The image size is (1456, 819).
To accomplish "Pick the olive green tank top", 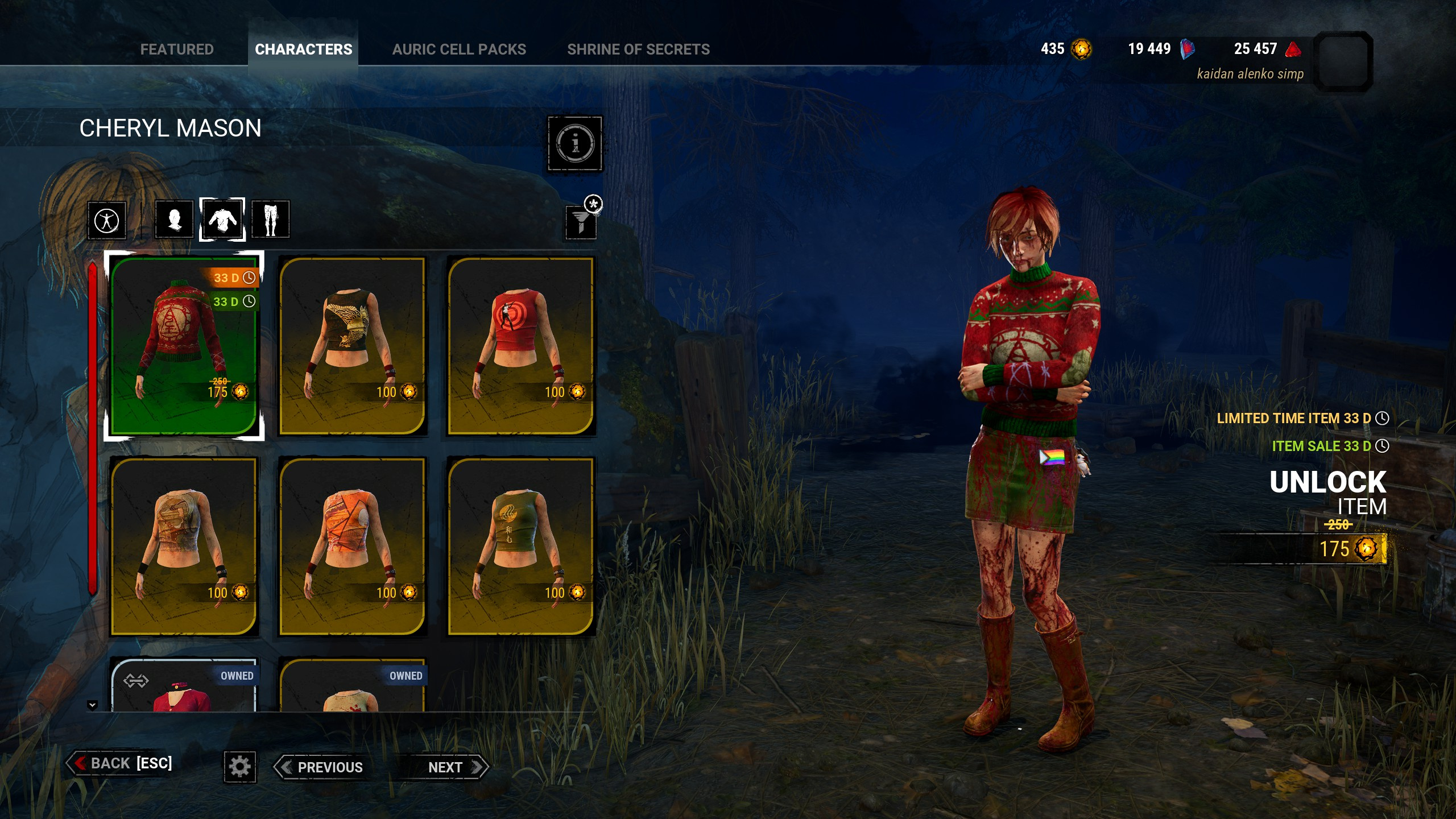I will (520, 546).
